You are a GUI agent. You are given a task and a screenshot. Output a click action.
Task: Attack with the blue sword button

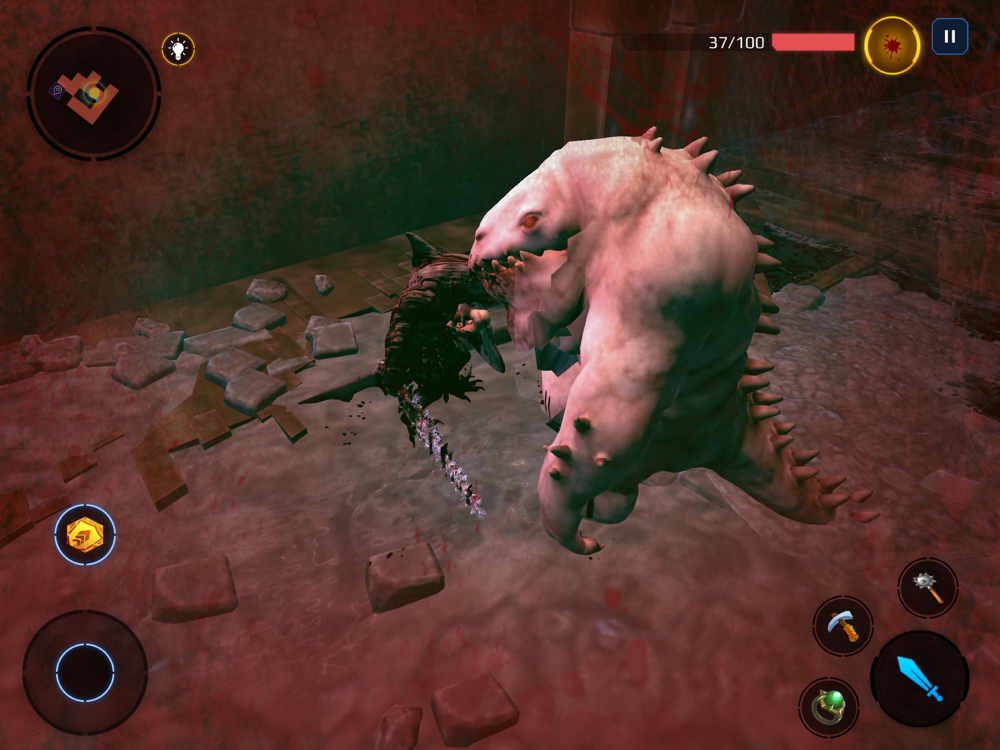click(x=919, y=678)
